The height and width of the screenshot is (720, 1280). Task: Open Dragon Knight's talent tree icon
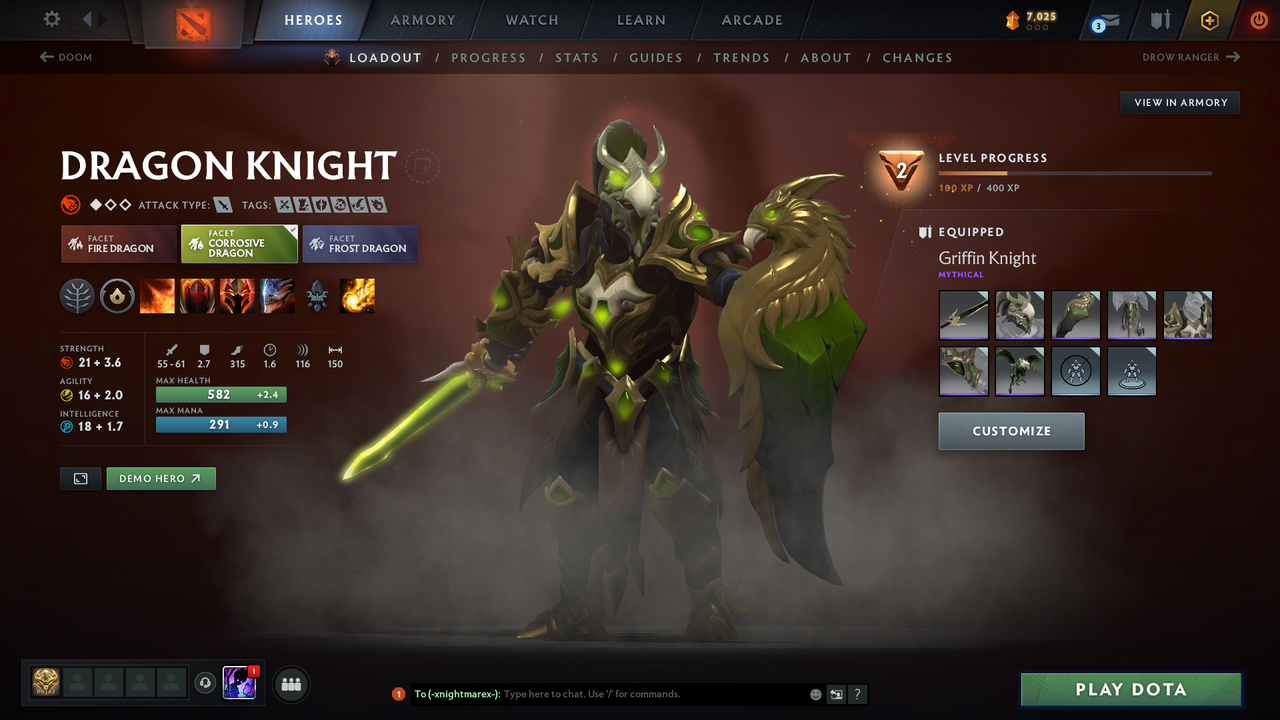click(77, 296)
